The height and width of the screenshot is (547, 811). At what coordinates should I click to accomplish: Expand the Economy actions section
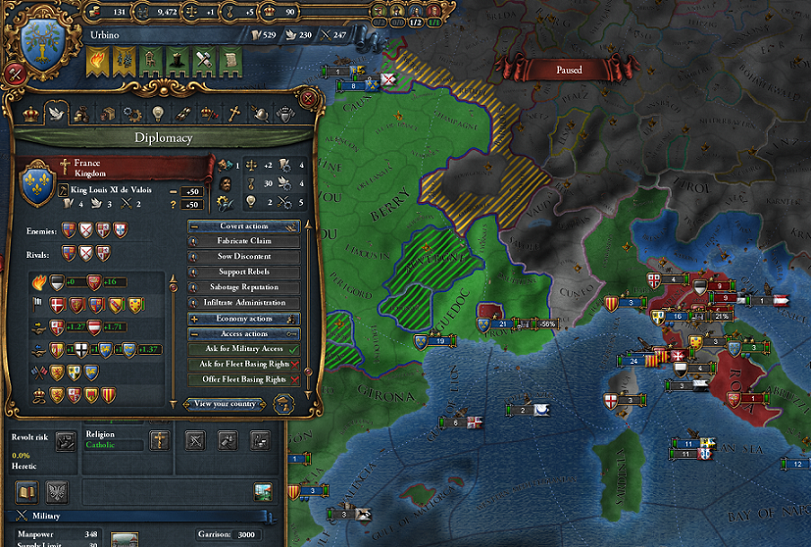click(x=245, y=318)
